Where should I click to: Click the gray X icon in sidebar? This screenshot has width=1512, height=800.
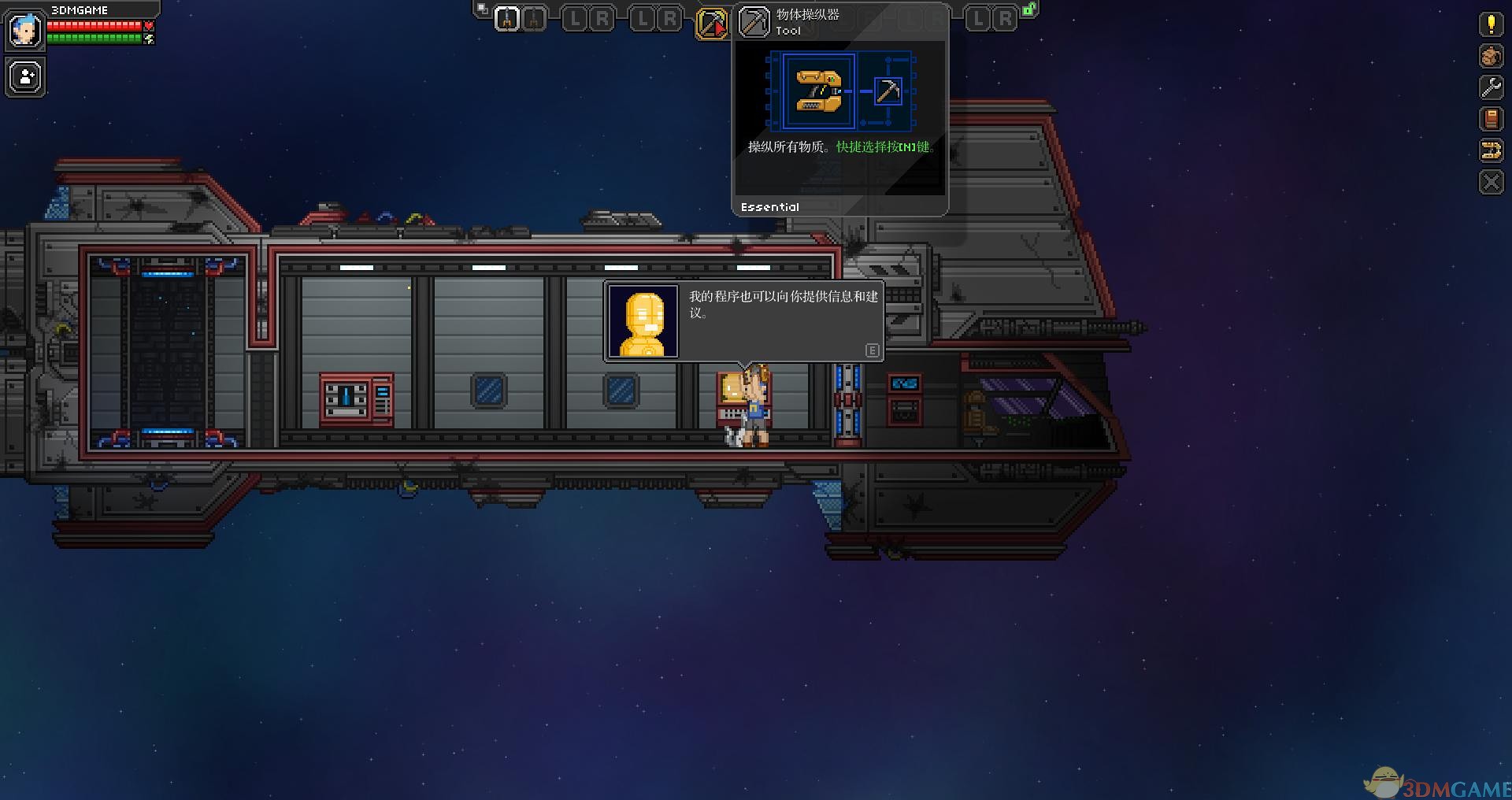1490,183
